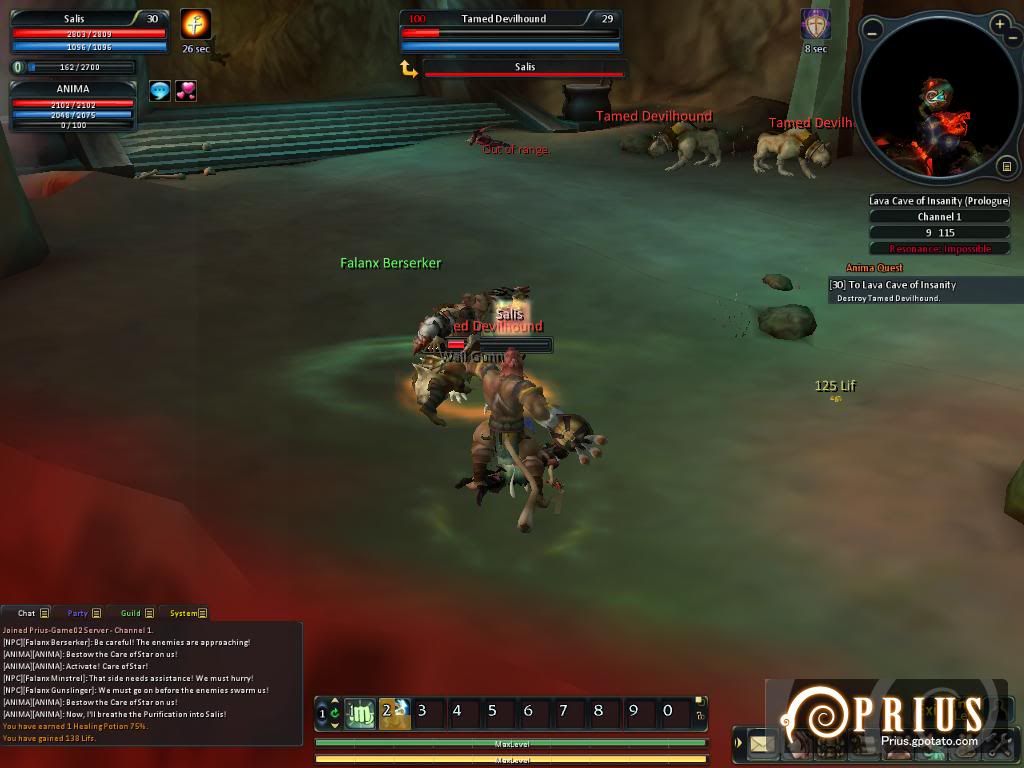
Task: Click the orange flame buff icon
Action: pos(195,24)
